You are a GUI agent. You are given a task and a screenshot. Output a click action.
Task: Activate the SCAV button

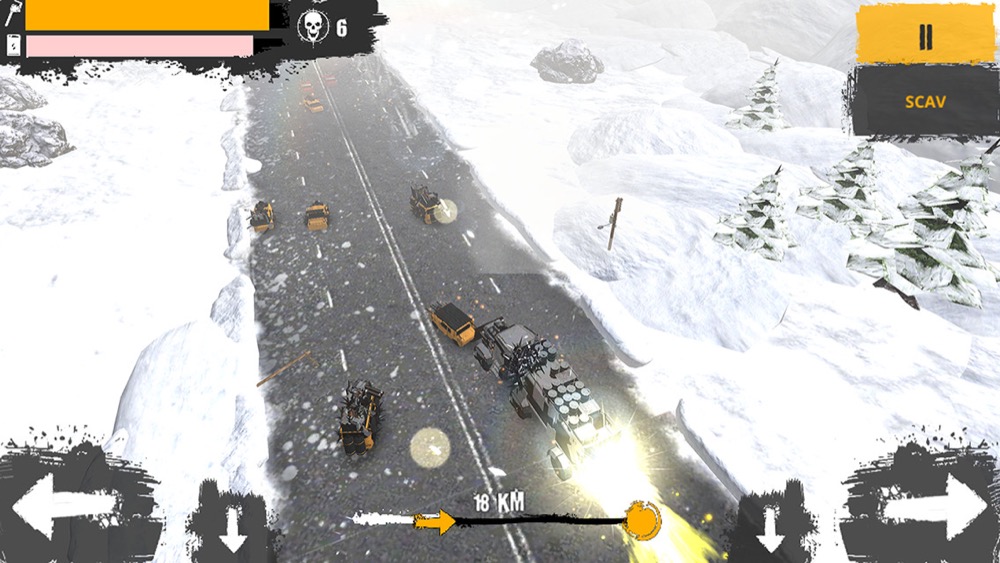click(925, 101)
